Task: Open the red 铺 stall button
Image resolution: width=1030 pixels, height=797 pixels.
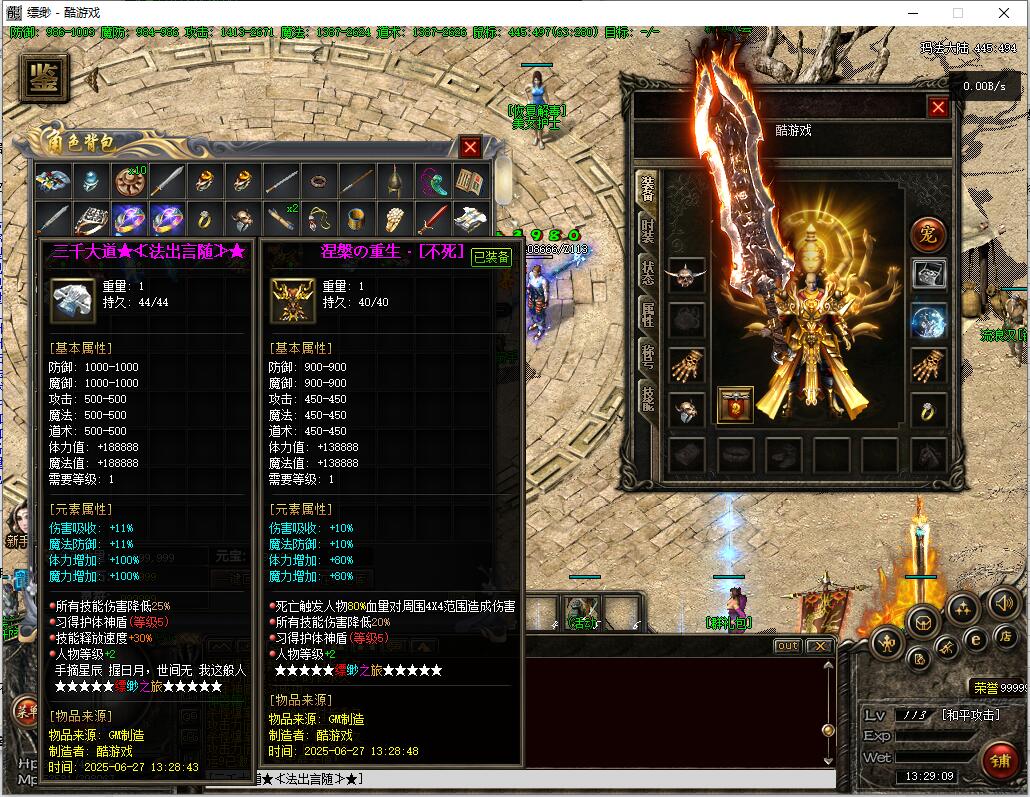Action: click(998, 759)
